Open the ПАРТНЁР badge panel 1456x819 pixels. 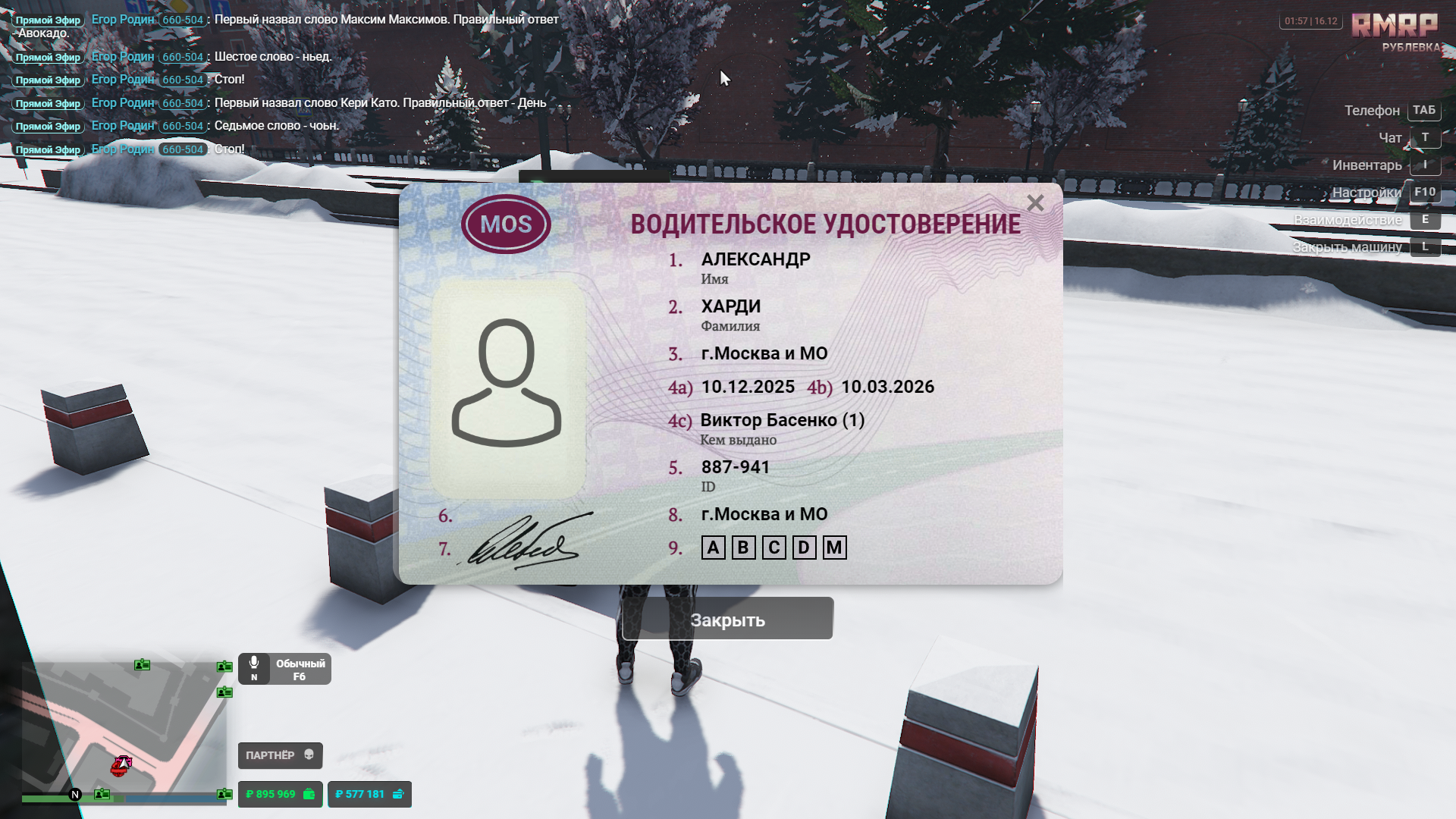280,755
